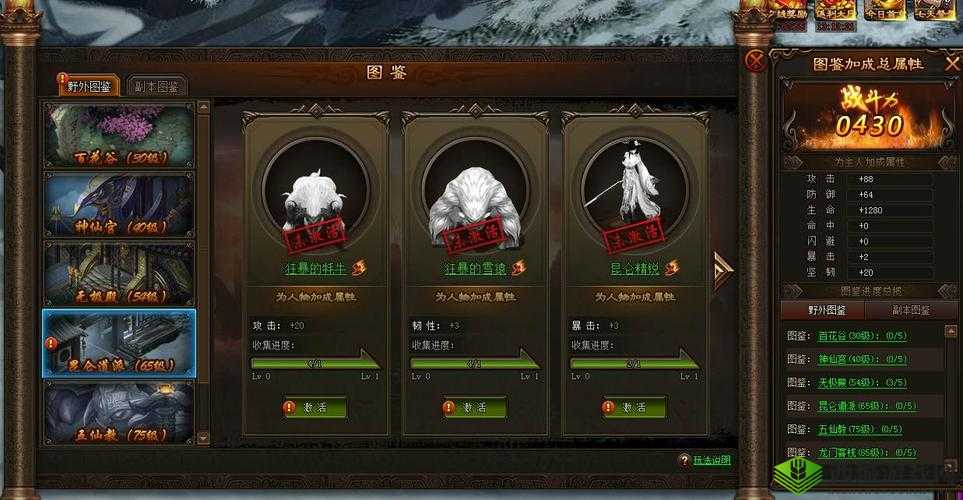
Task: Switch to the 副本图鉴 tab in the left panel
Action: pyautogui.click(x=158, y=86)
